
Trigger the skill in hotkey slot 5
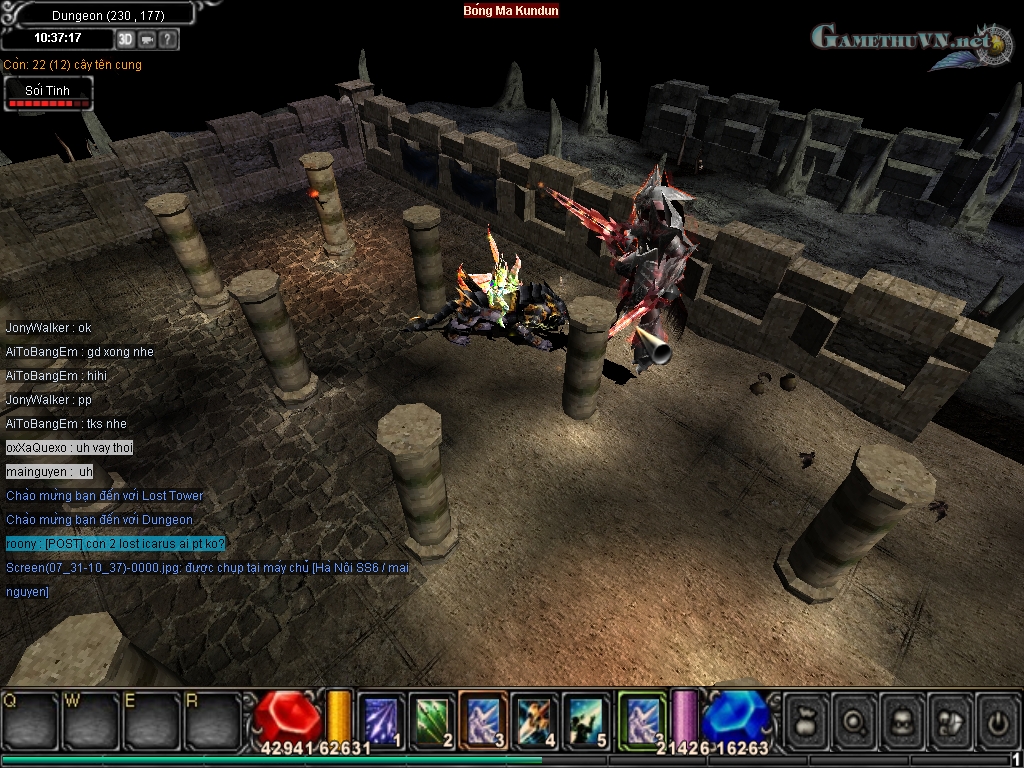[586, 718]
